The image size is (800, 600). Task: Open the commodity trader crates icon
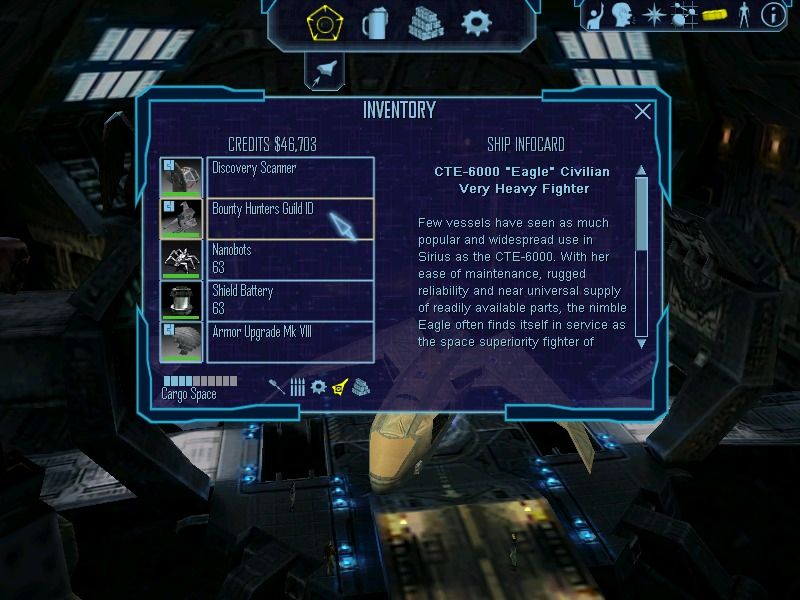click(426, 22)
